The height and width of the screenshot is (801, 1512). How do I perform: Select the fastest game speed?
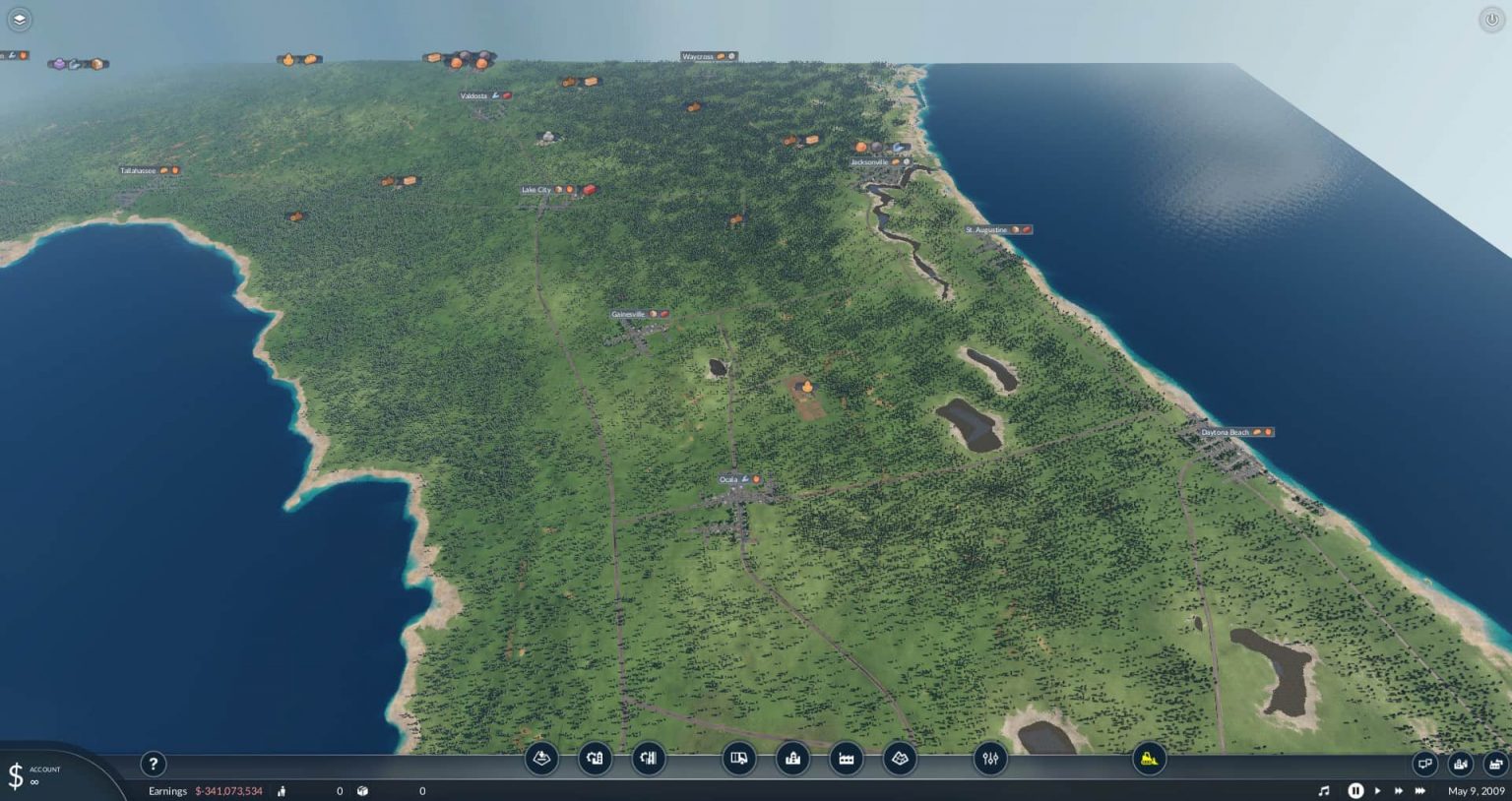tap(1419, 790)
